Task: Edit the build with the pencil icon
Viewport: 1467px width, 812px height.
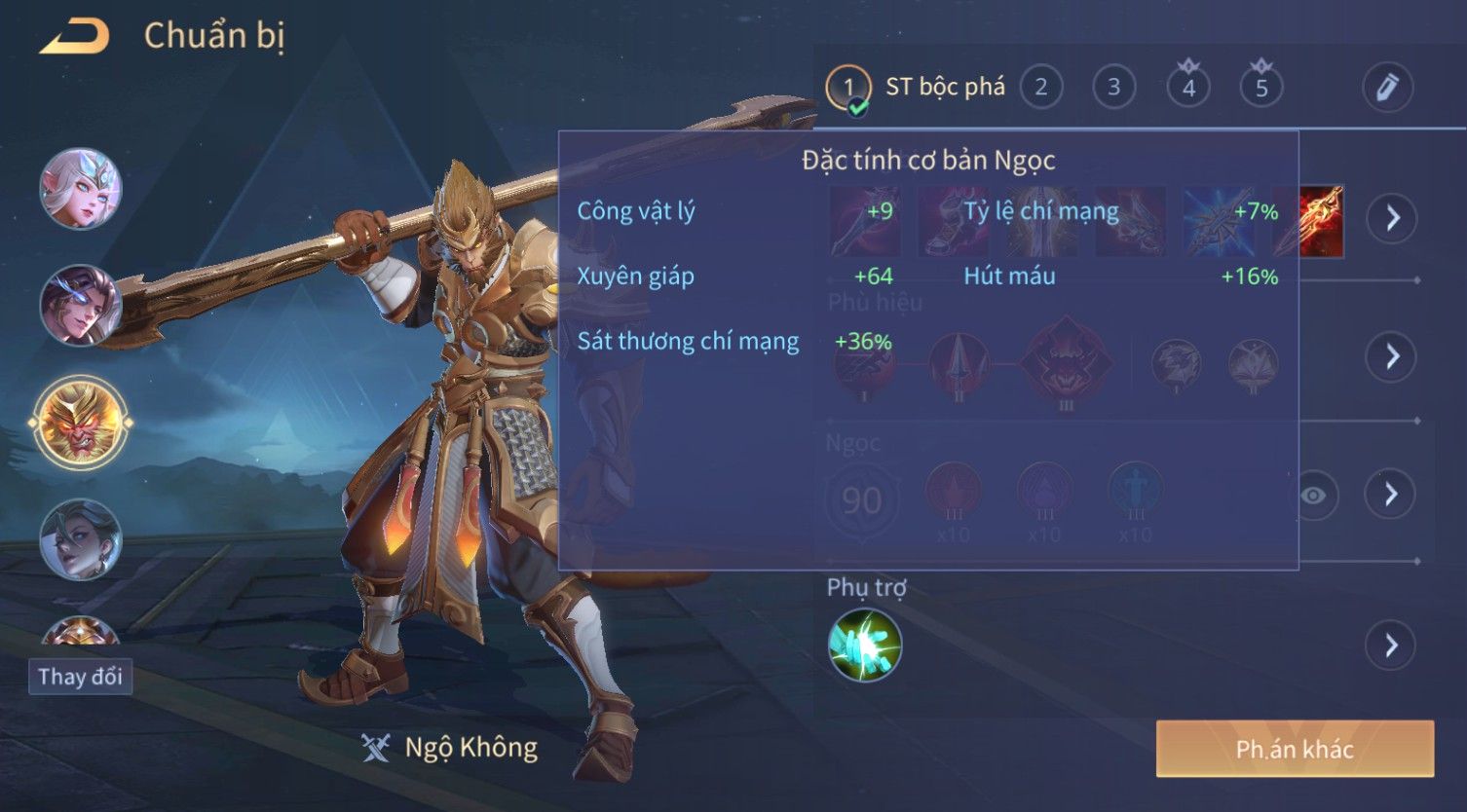Action: click(1387, 88)
